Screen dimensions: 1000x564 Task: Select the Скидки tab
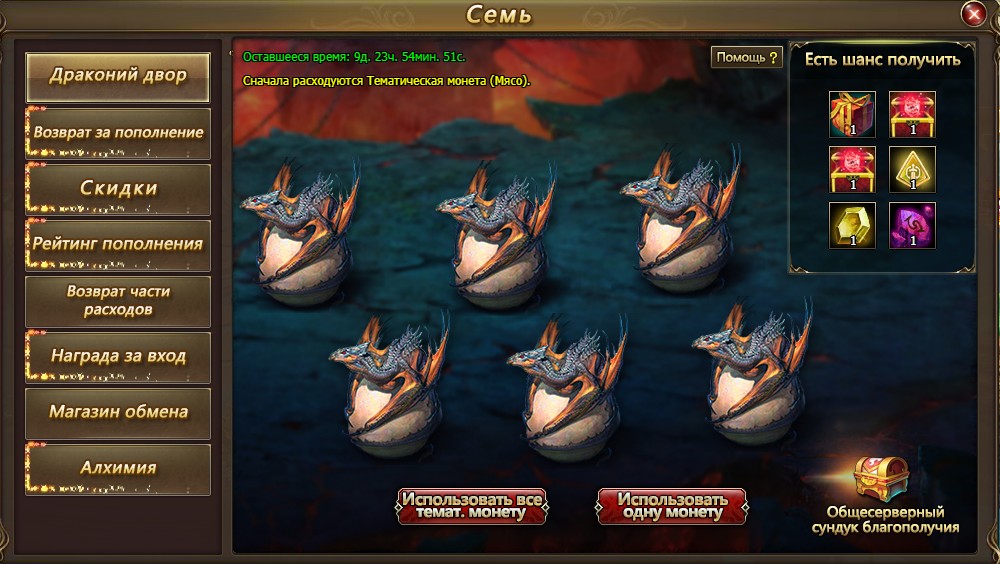(x=118, y=188)
